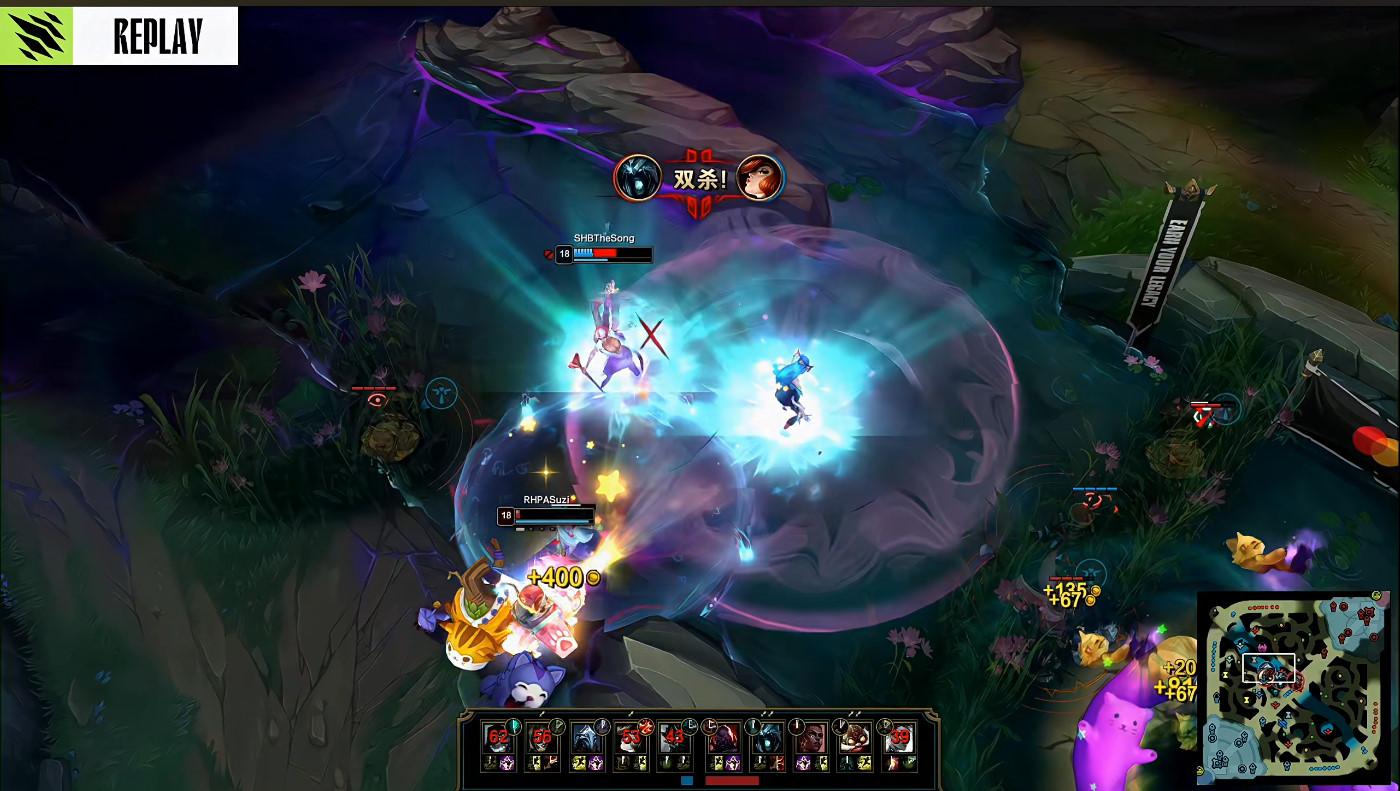Select the champion portrait with respawn timer 39

coord(899,738)
